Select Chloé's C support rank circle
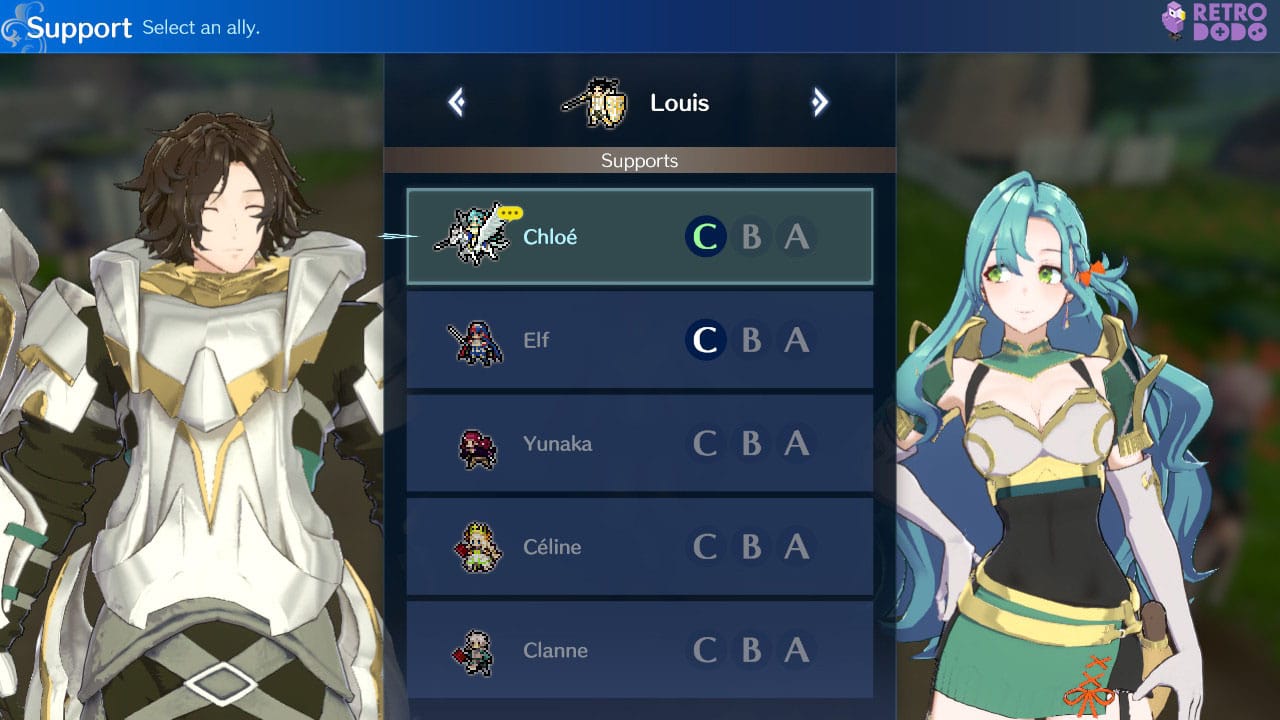Image resolution: width=1280 pixels, height=720 pixels. 705,236
